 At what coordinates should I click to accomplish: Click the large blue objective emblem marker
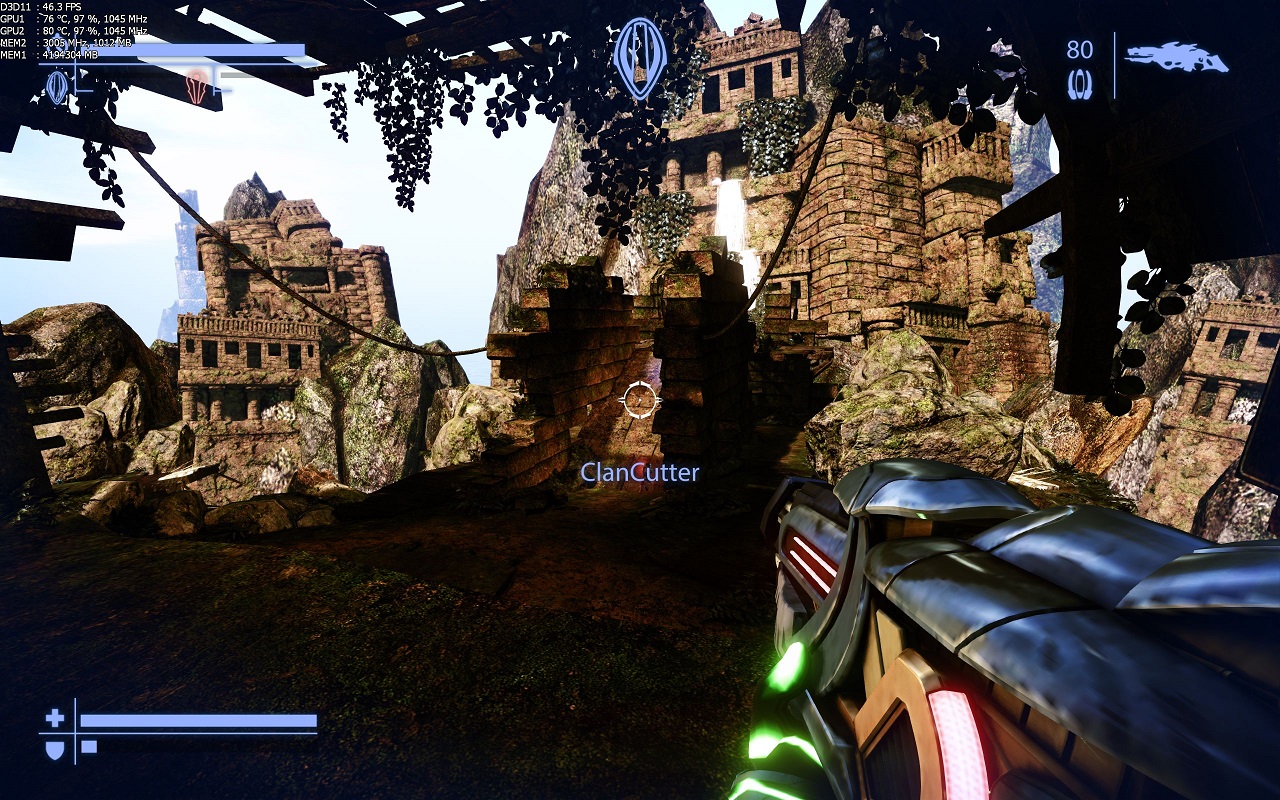coord(640,56)
